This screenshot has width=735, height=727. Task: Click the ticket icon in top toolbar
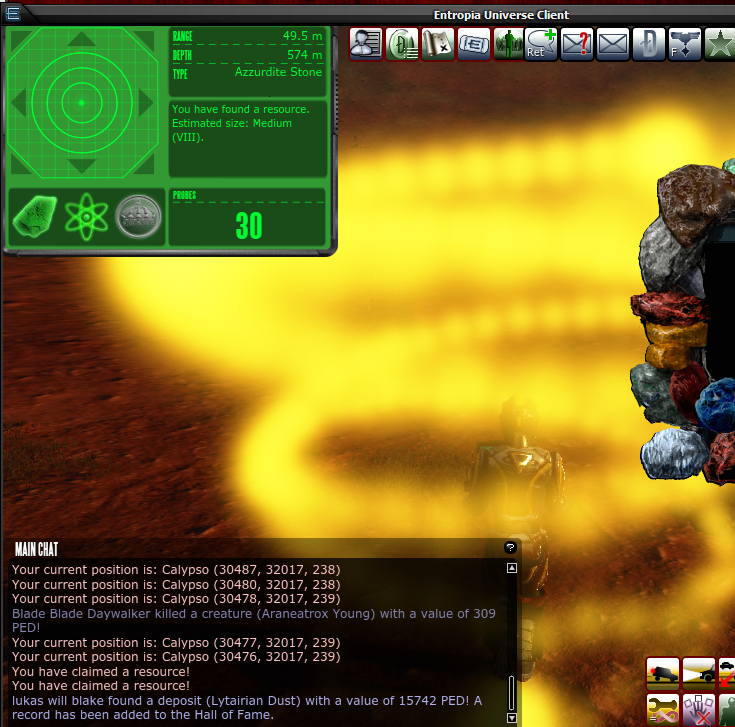[x=473, y=43]
